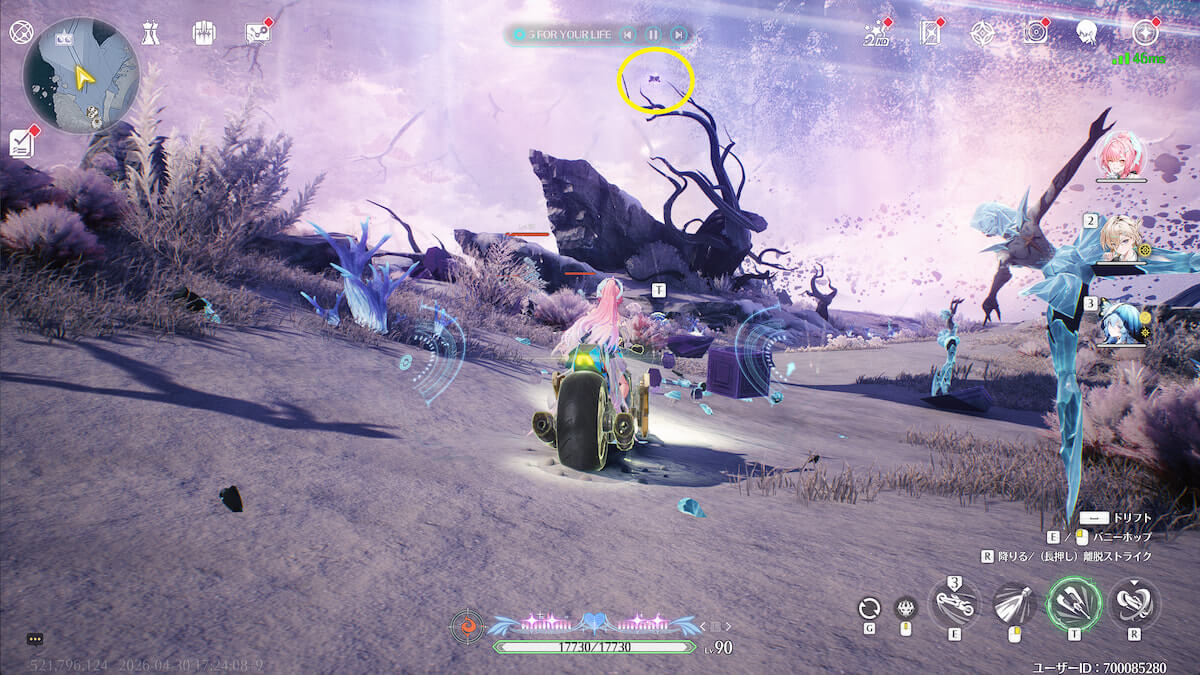Activate the motorcycle skill icon
The image size is (1200, 675).
pos(954,604)
